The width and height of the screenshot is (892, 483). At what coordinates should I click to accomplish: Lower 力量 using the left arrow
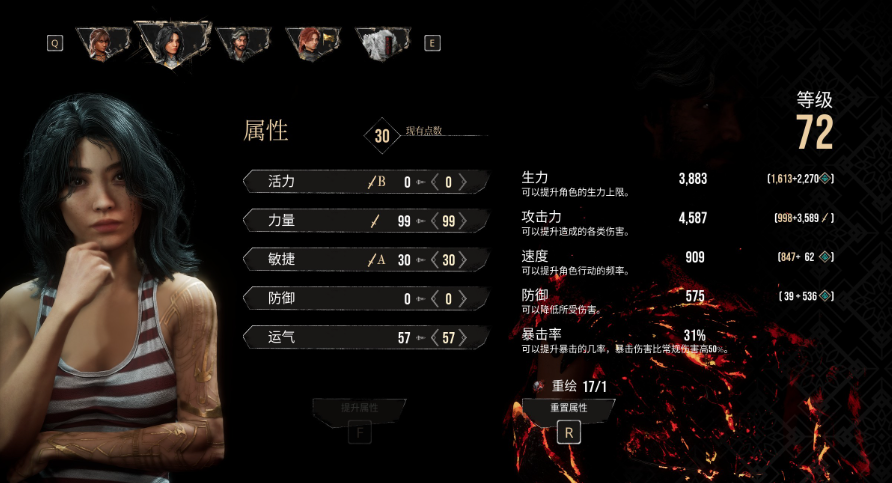click(x=435, y=221)
